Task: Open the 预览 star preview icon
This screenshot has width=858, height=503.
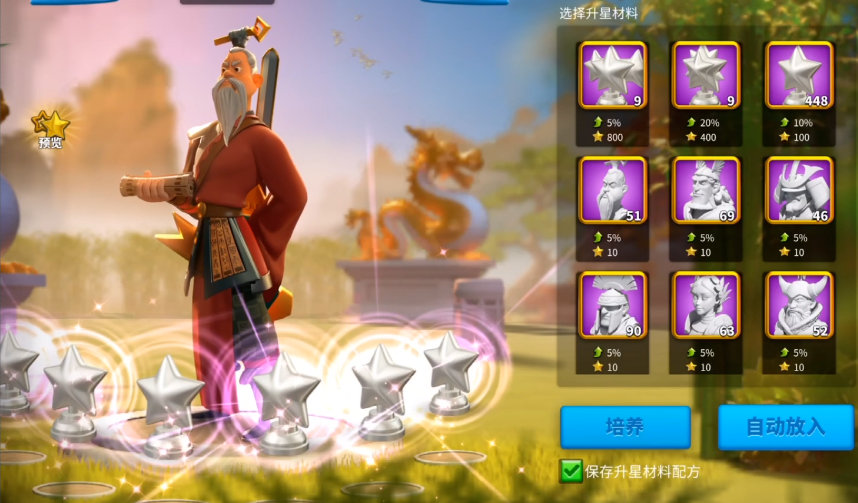Action: pyautogui.click(x=51, y=128)
